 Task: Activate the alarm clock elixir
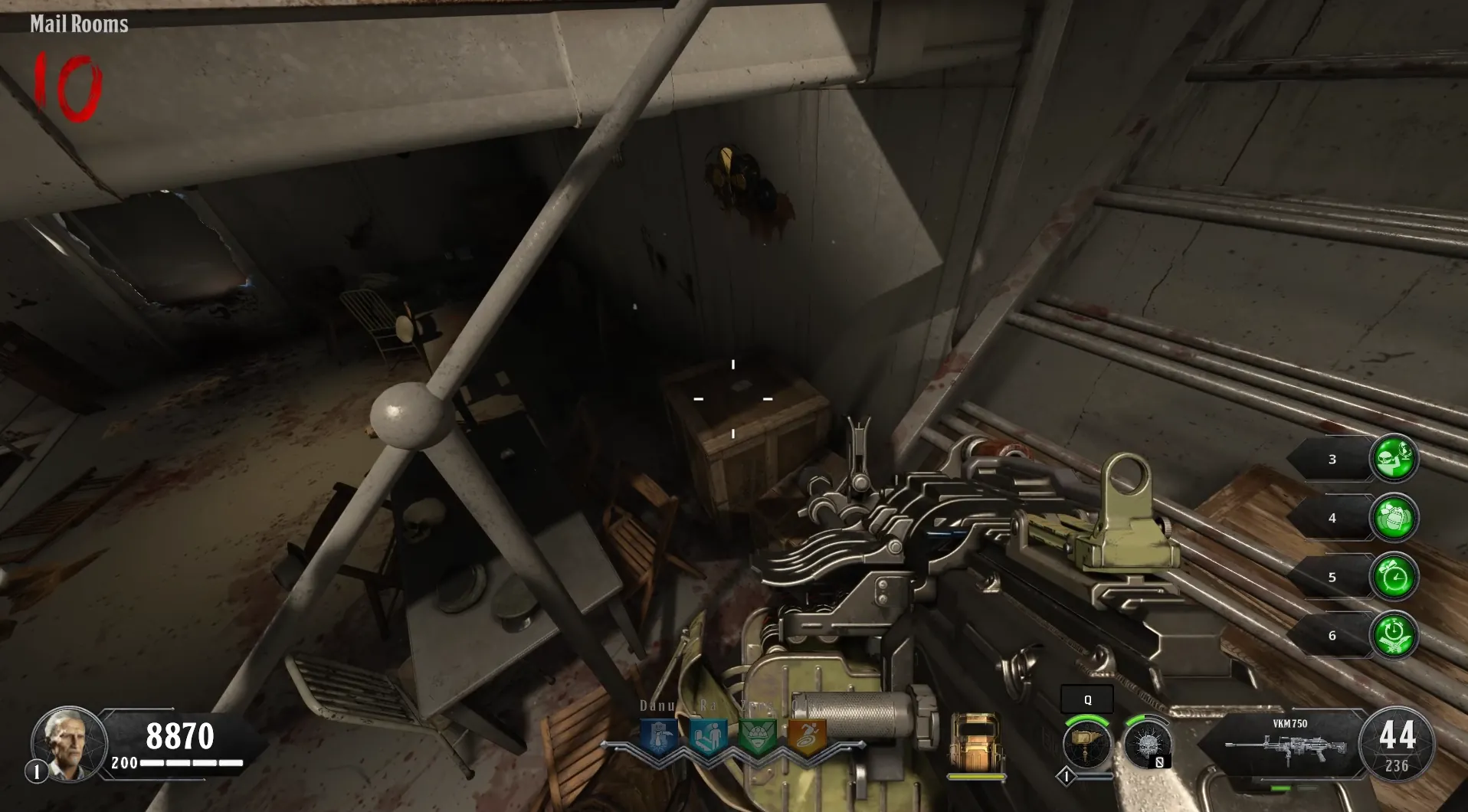[1394, 577]
